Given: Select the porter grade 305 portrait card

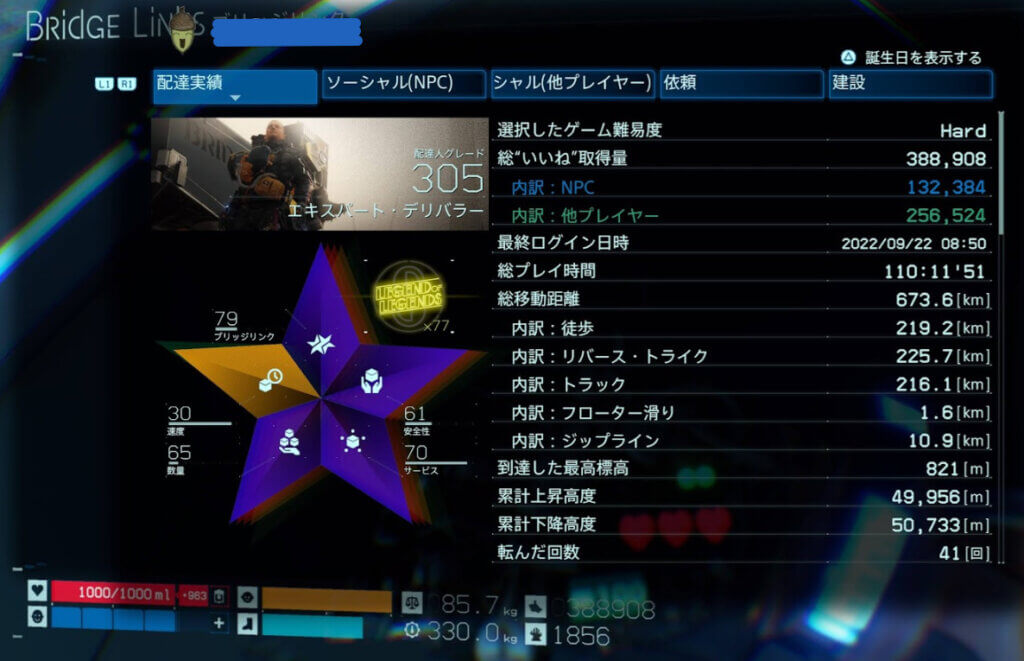Looking at the screenshot, I should tap(320, 174).
